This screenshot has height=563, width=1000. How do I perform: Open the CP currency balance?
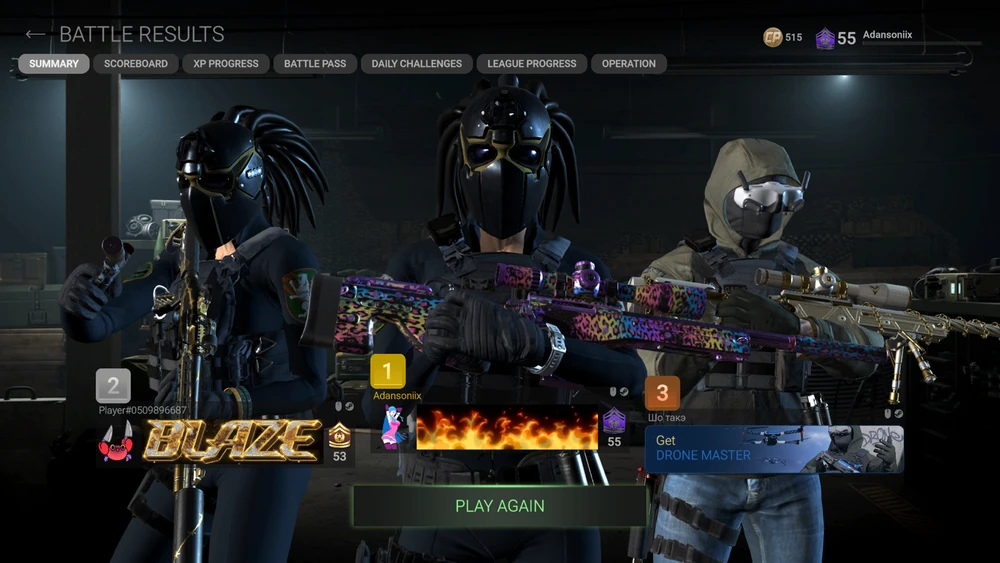[x=783, y=38]
